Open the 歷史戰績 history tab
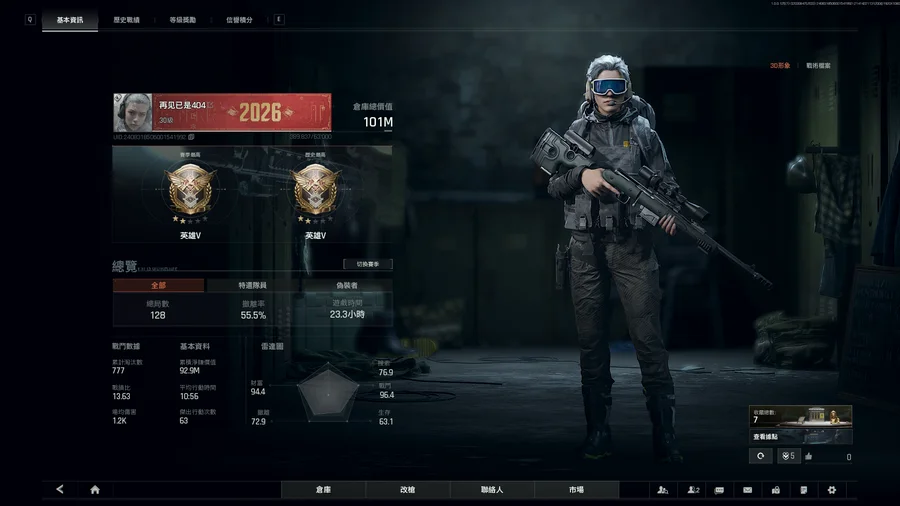Screen dimensions: 900x506 pyautogui.click(x=126, y=20)
